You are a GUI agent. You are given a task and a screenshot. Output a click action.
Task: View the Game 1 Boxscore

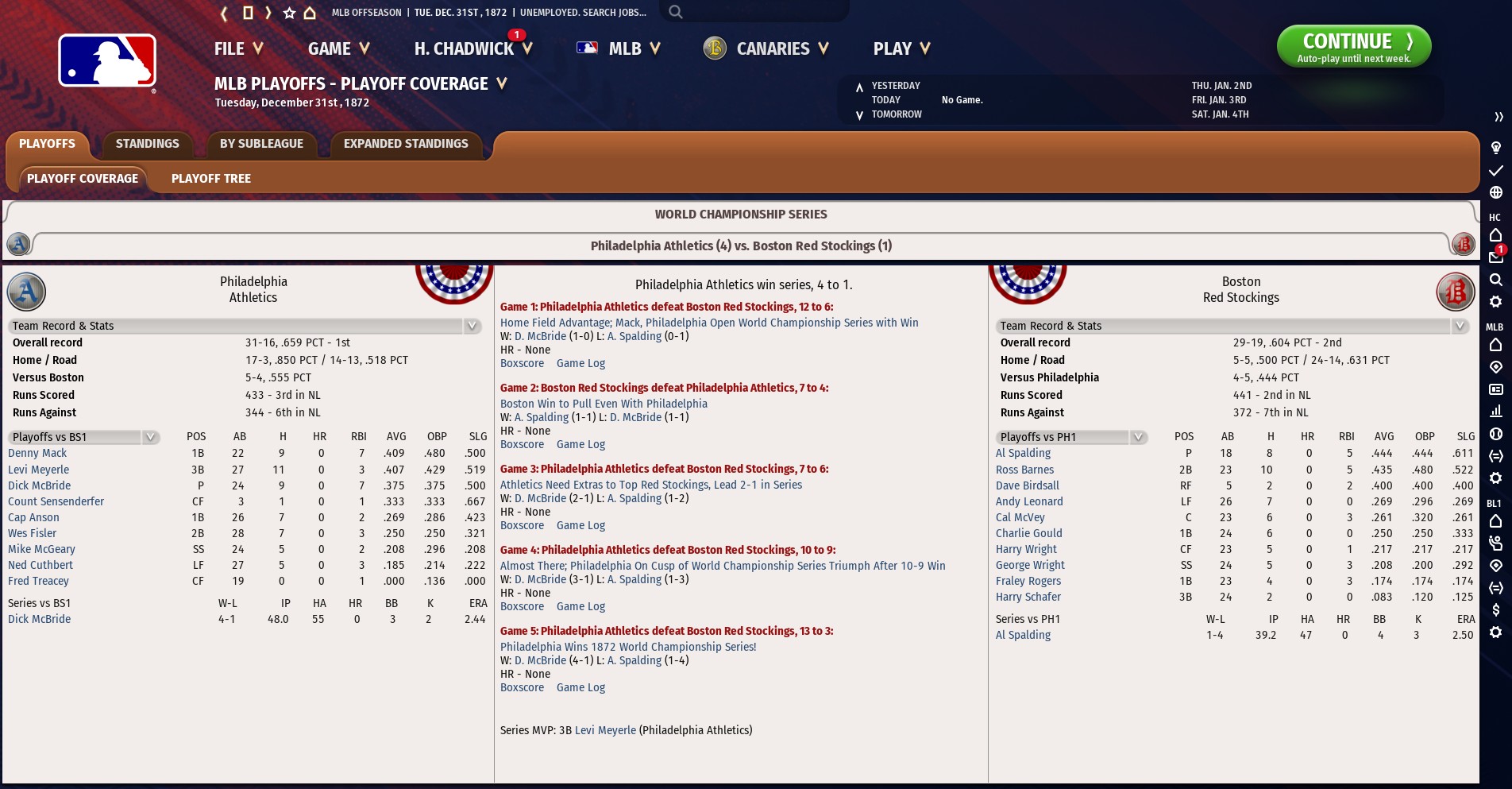(522, 363)
